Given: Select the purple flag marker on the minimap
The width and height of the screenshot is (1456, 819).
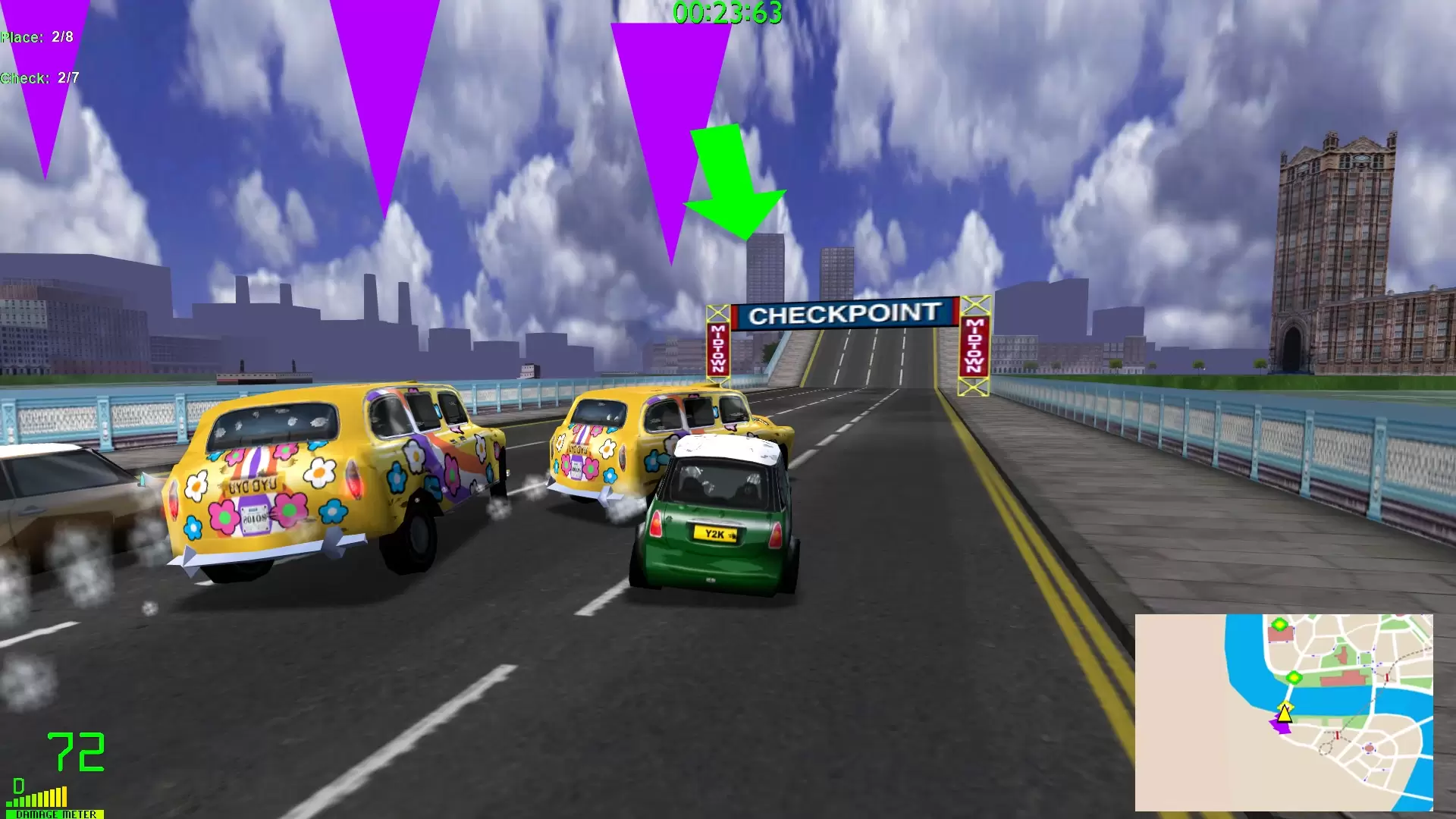Looking at the screenshot, I should (x=1279, y=726).
